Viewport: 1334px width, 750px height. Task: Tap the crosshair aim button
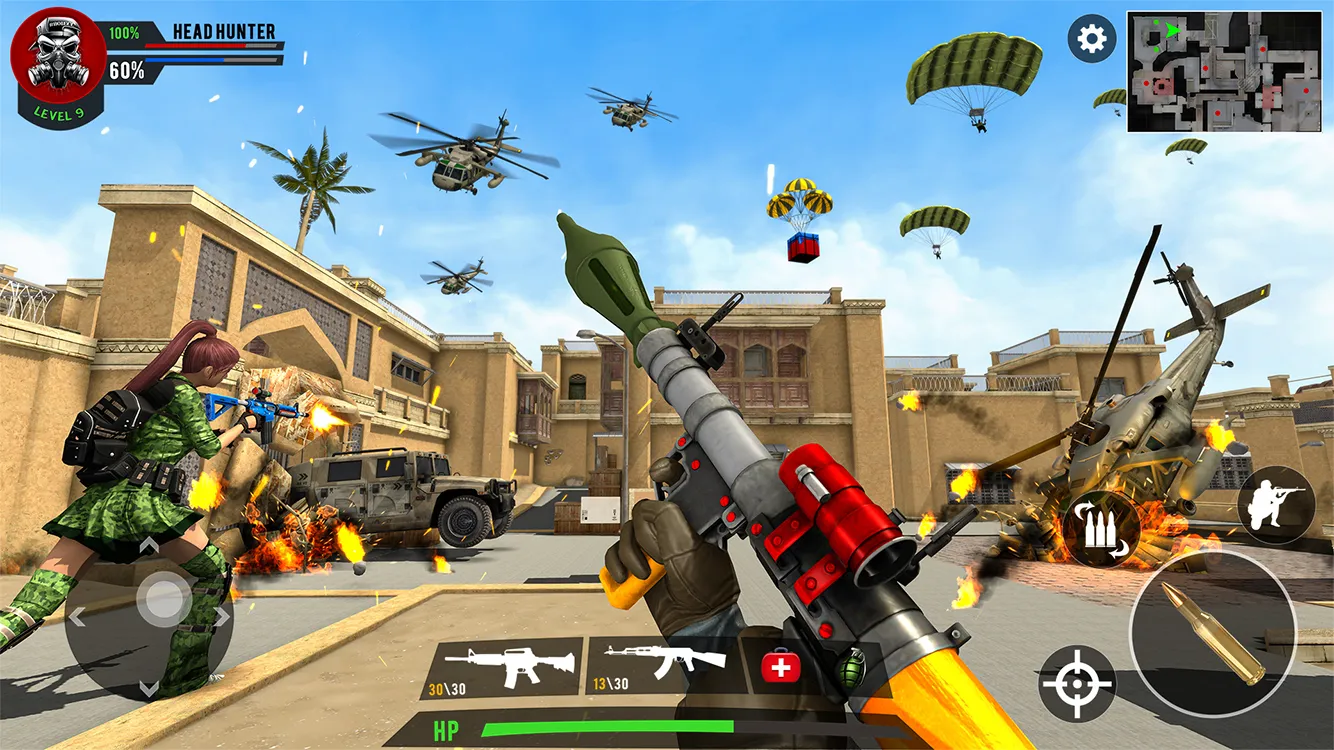(1077, 685)
